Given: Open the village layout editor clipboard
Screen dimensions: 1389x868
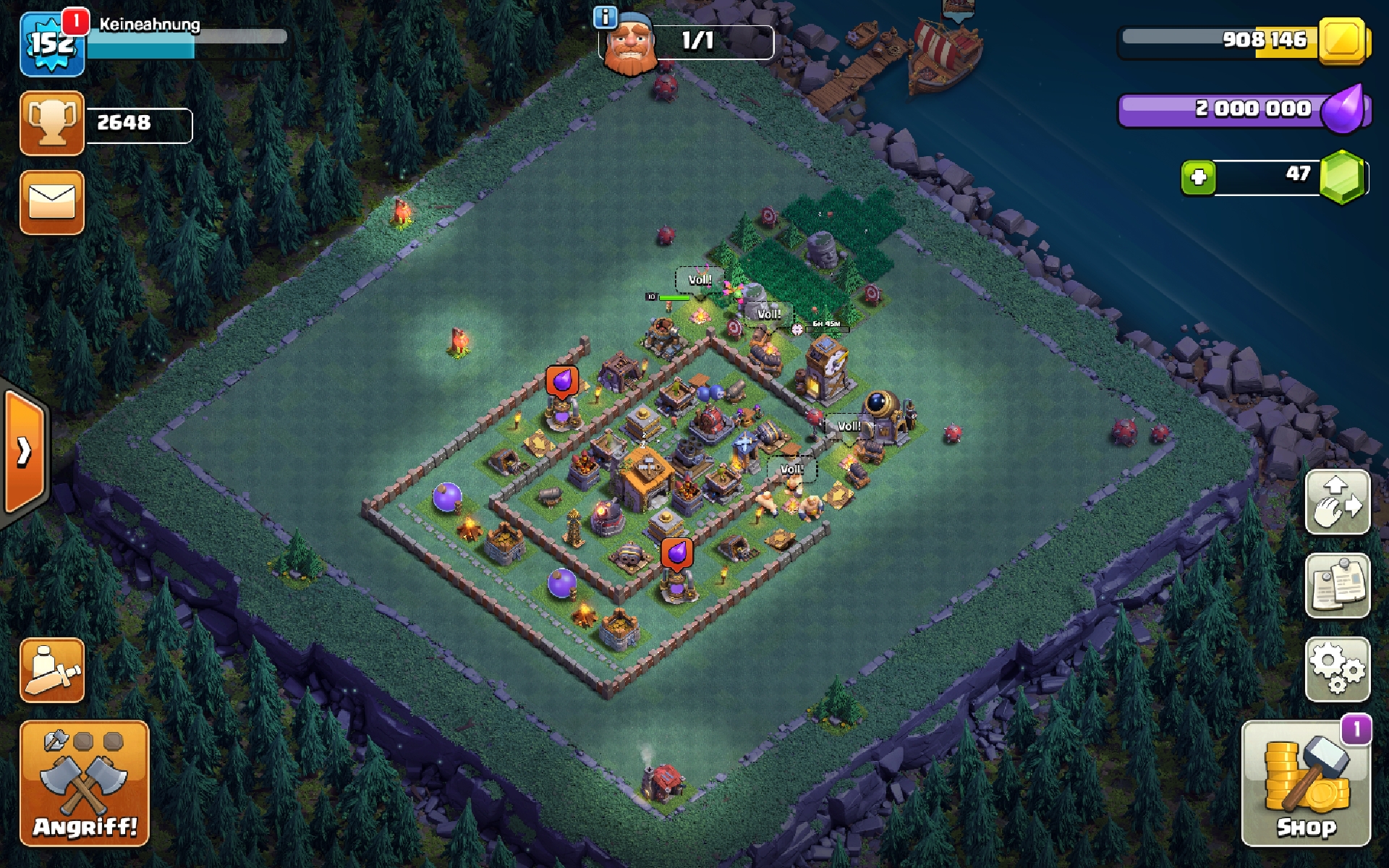Looking at the screenshot, I should point(1337,585).
